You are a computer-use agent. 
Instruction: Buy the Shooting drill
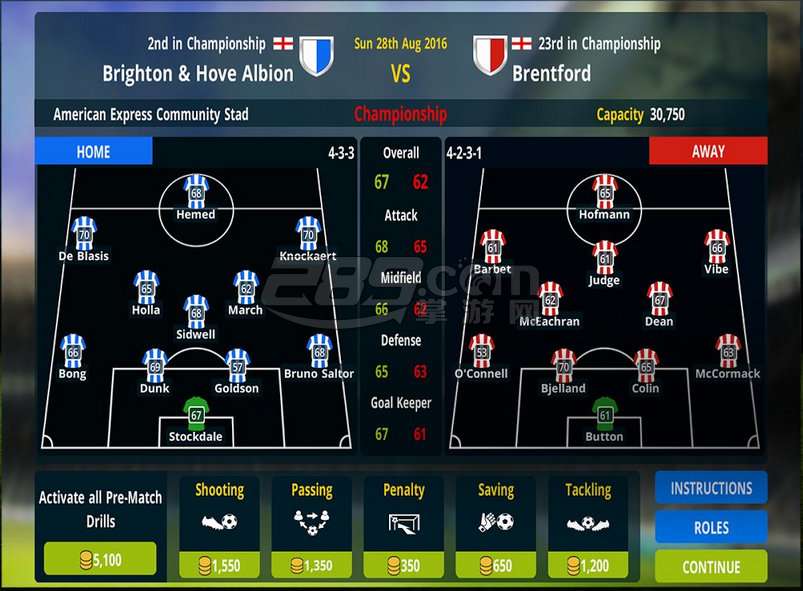click(x=219, y=565)
